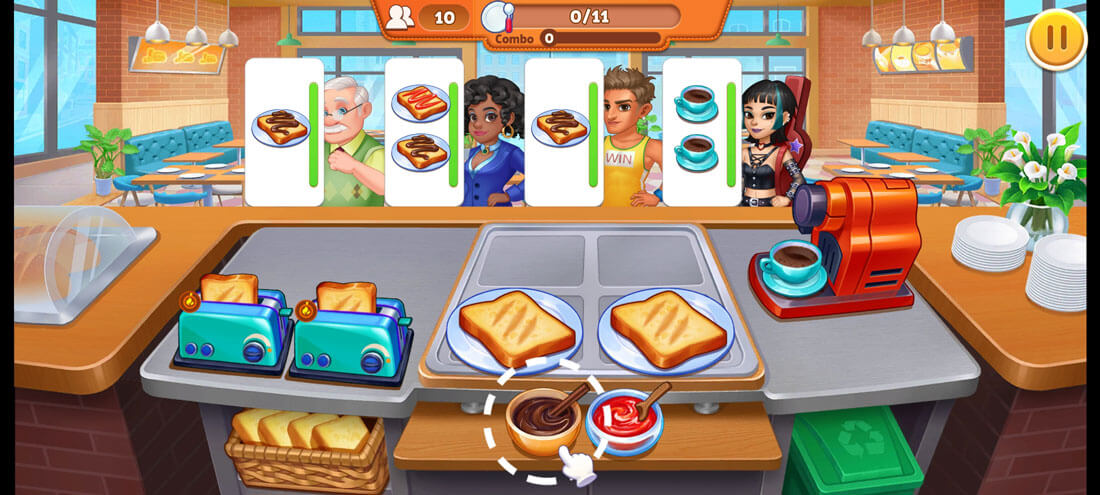Pause the game with the orange button
Image resolution: width=1100 pixels, height=495 pixels.
[x=1056, y=39]
